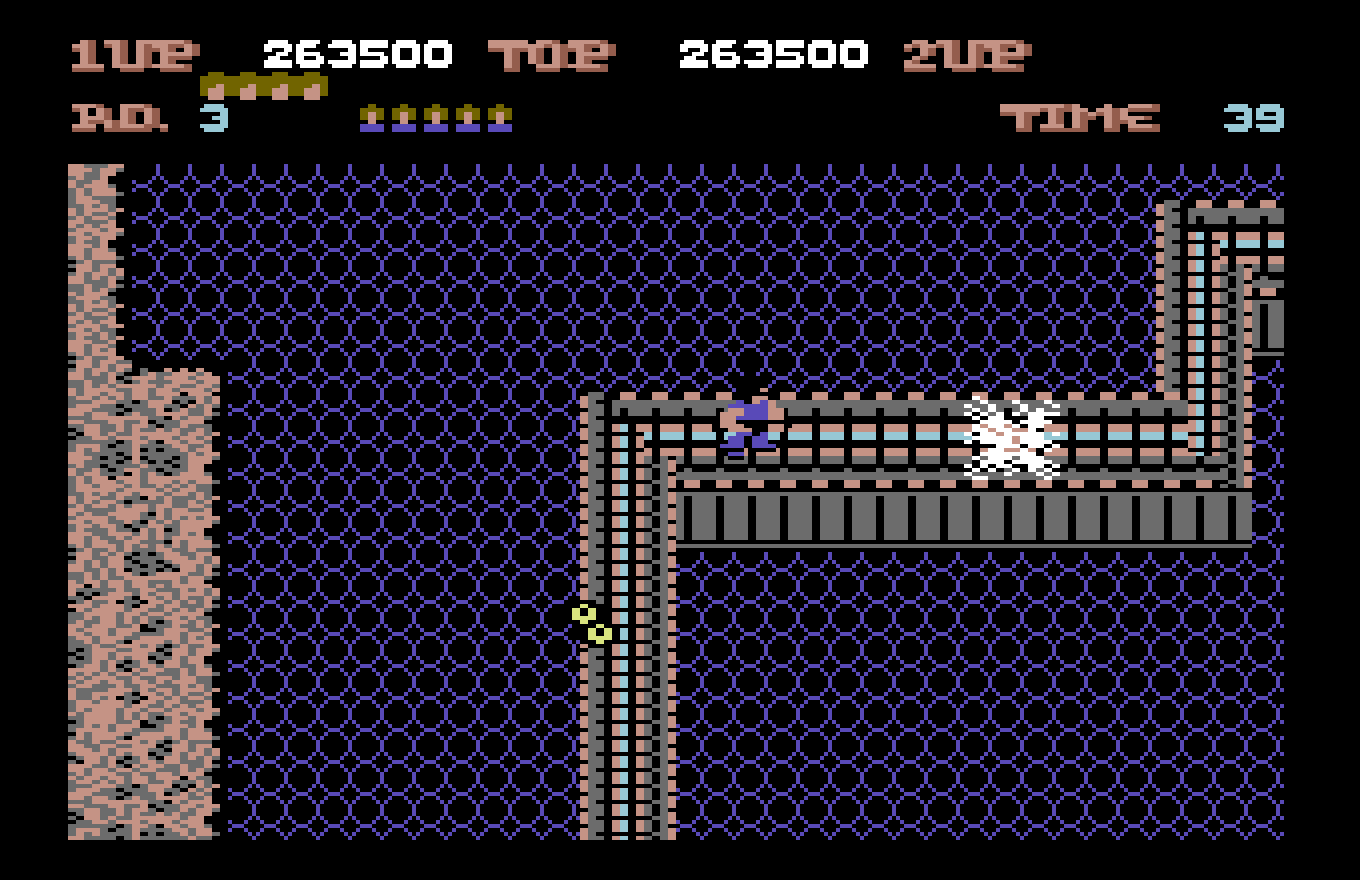Click the player character on the girder
The width and height of the screenshot is (1360, 880).
[x=748, y=423]
